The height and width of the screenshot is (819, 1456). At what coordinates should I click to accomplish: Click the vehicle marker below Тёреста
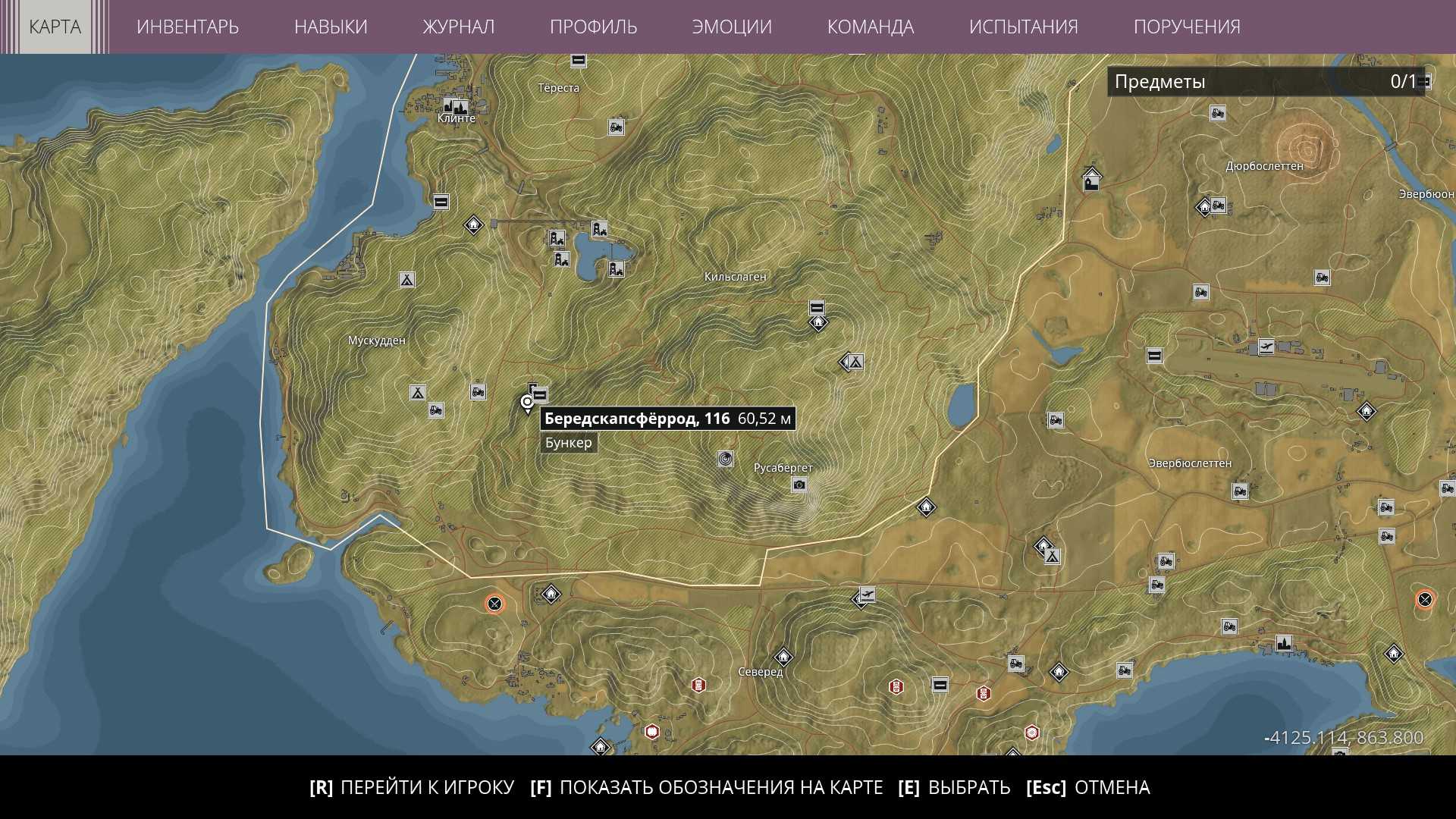click(616, 127)
